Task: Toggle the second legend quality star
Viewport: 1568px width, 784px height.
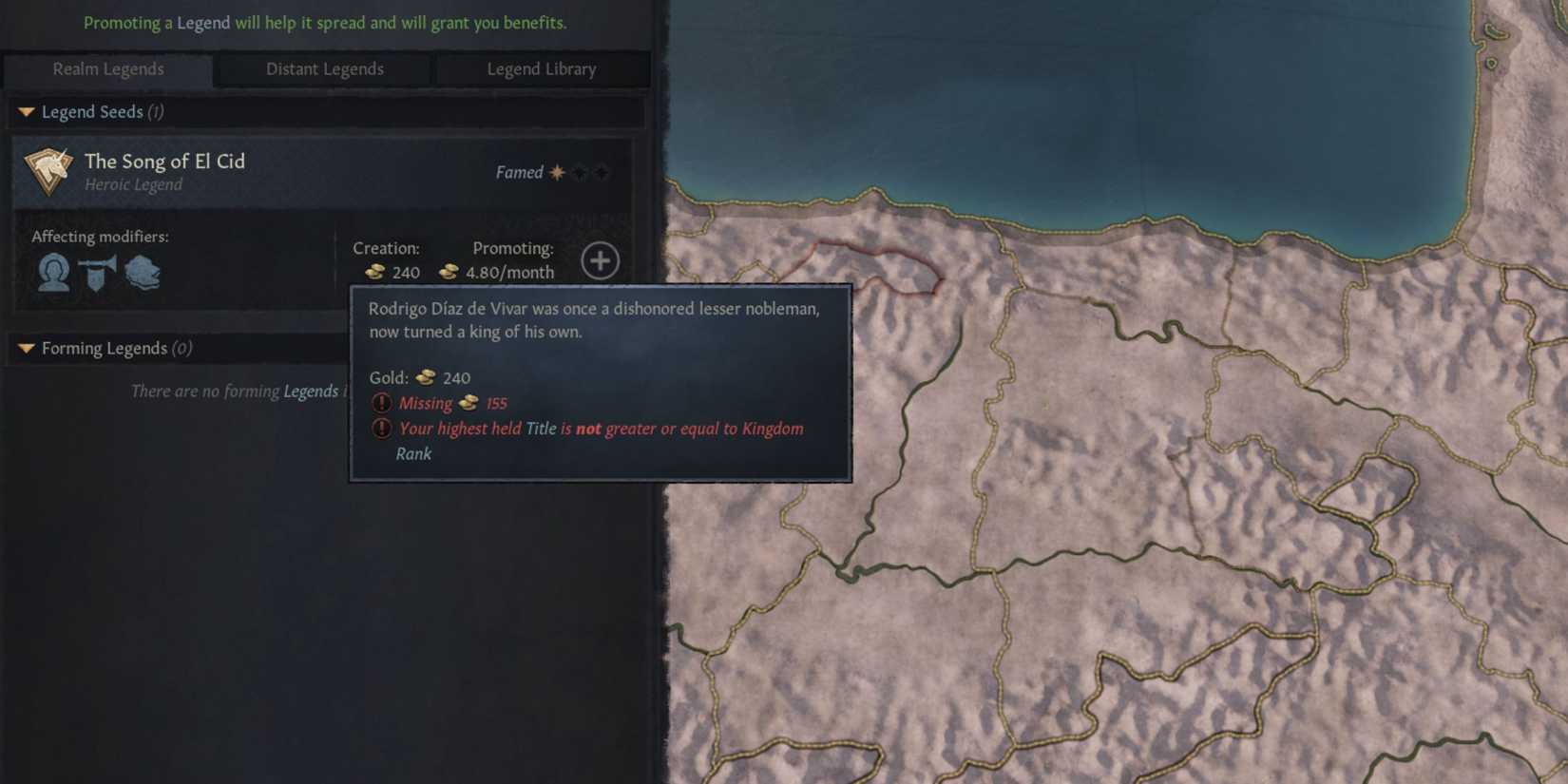Action: pyautogui.click(x=578, y=172)
